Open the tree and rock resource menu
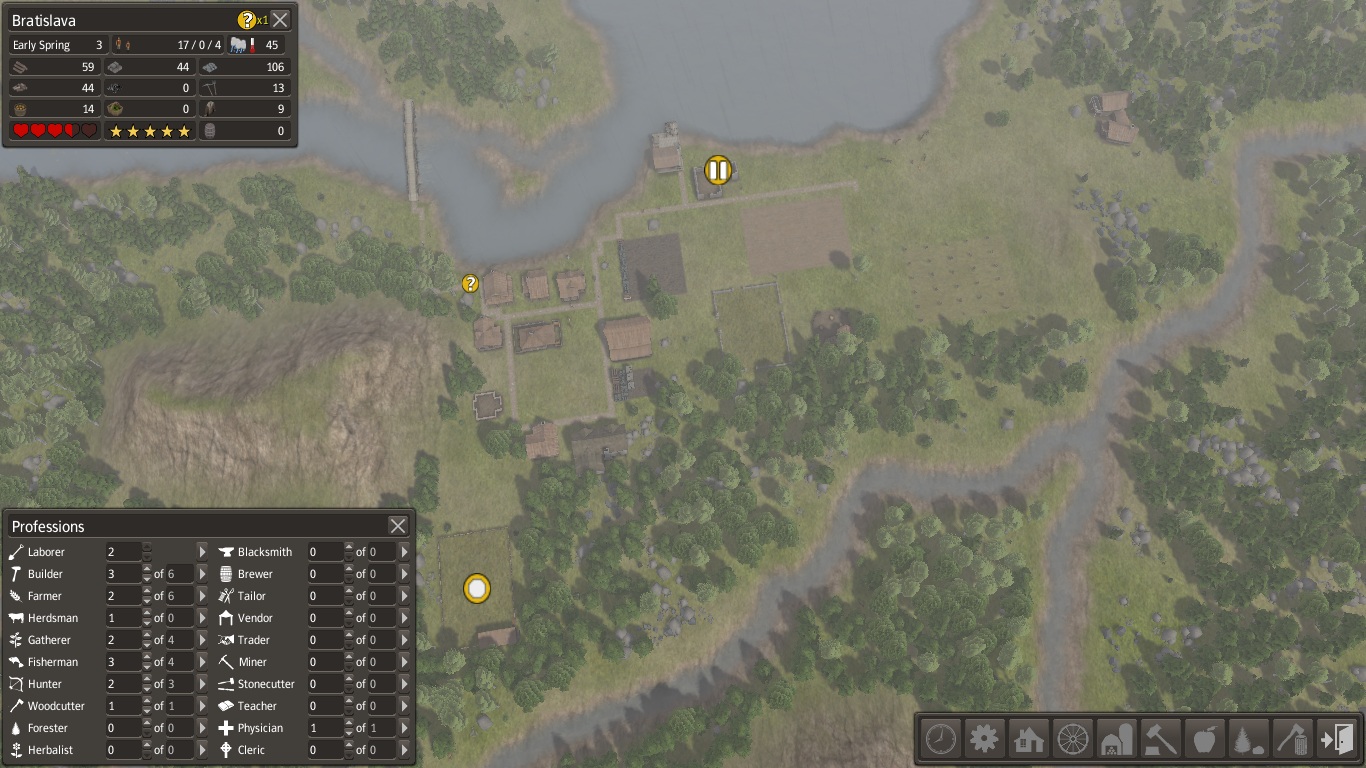This screenshot has height=768, width=1366. 1249,740
